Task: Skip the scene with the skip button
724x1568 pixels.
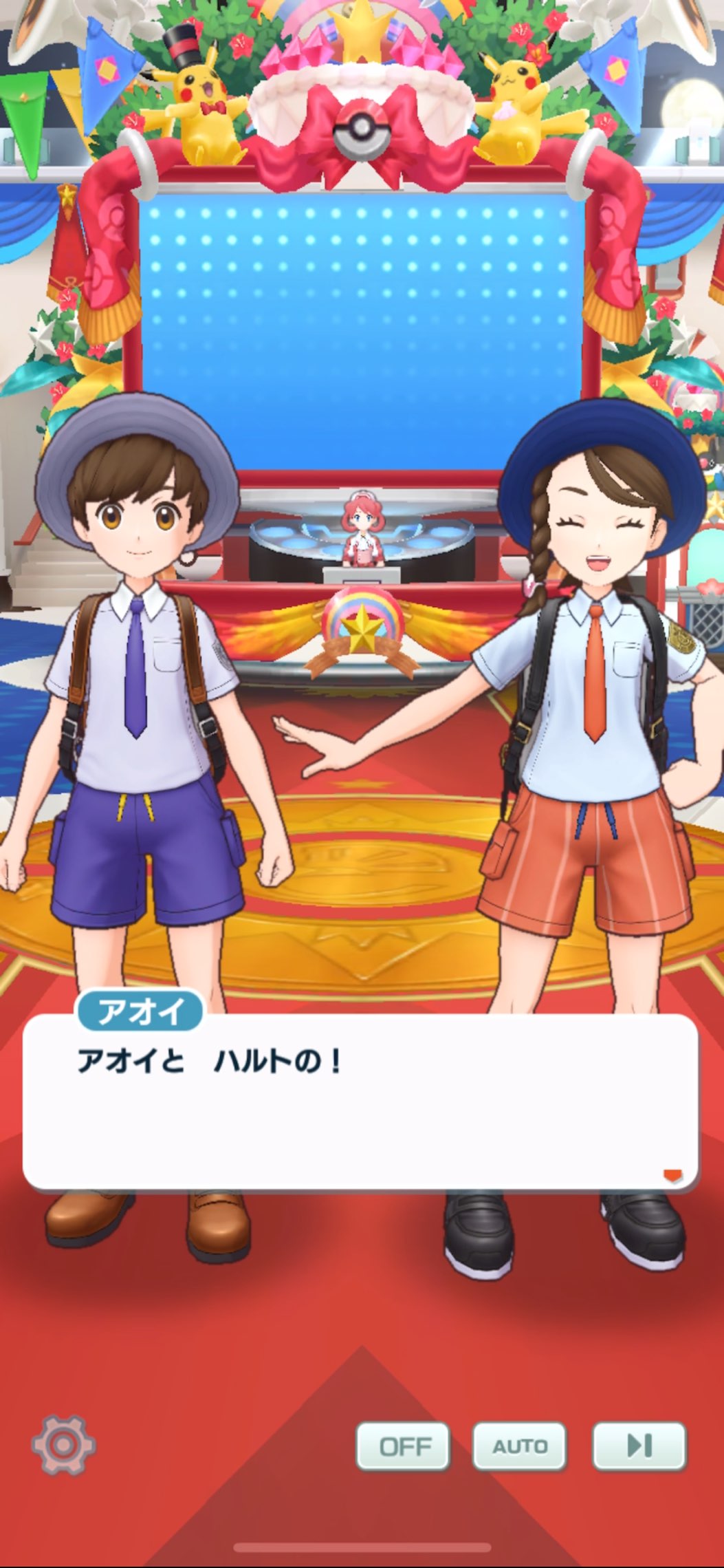Action: coord(639,1446)
